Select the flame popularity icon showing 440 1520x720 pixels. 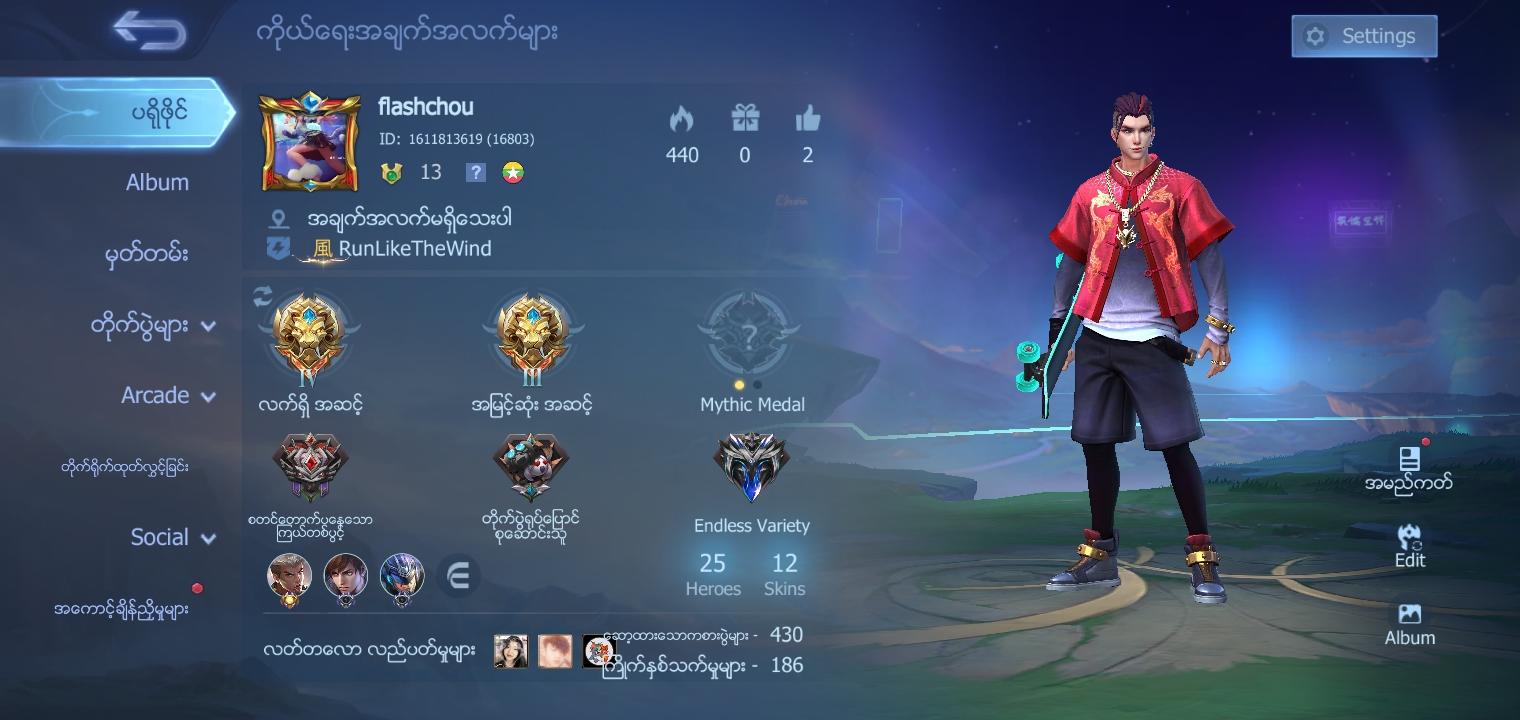tap(682, 125)
